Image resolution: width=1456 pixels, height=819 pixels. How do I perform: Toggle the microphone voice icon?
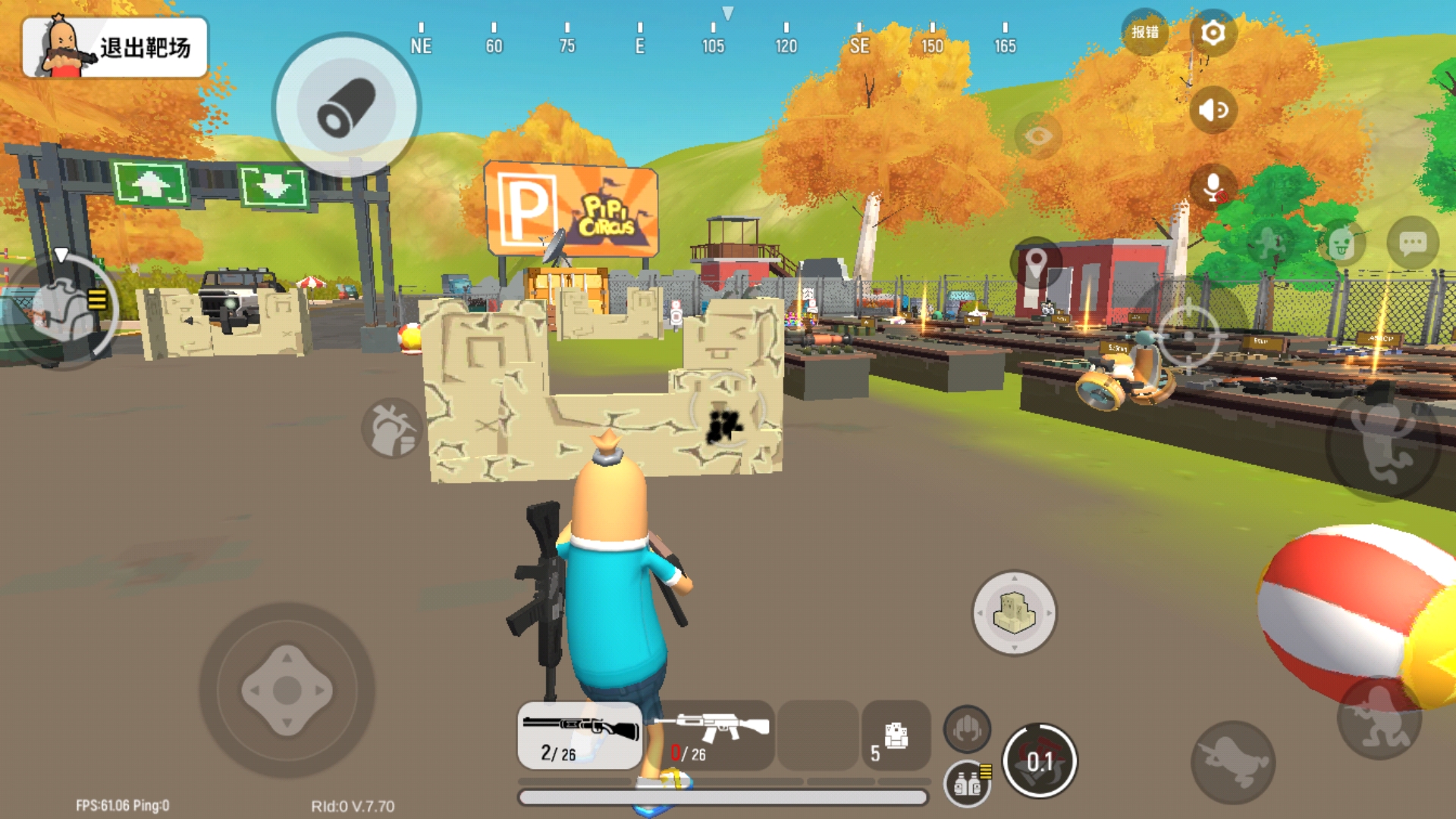(1213, 187)
